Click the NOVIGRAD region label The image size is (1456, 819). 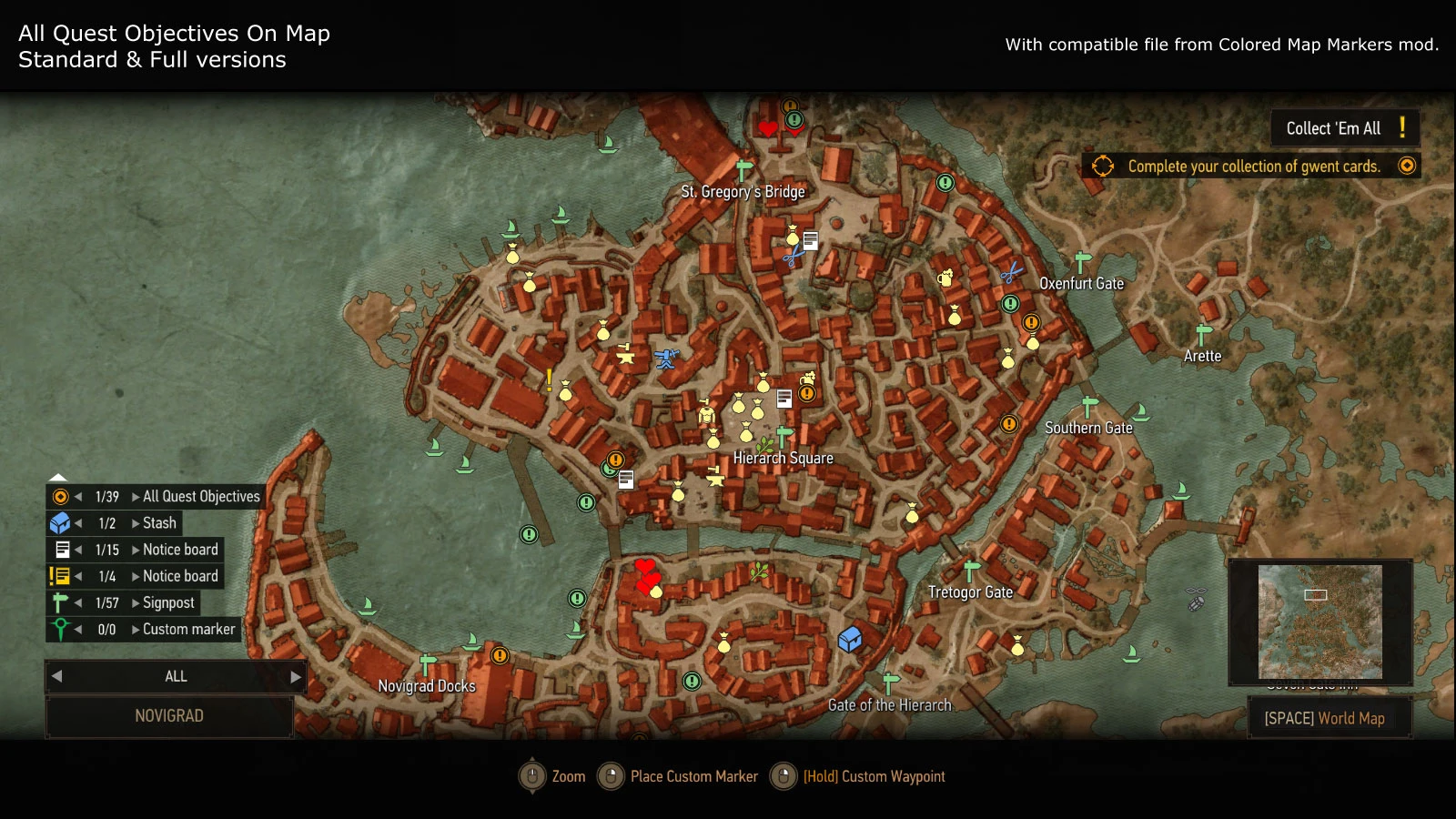click(x=169, y=716)
